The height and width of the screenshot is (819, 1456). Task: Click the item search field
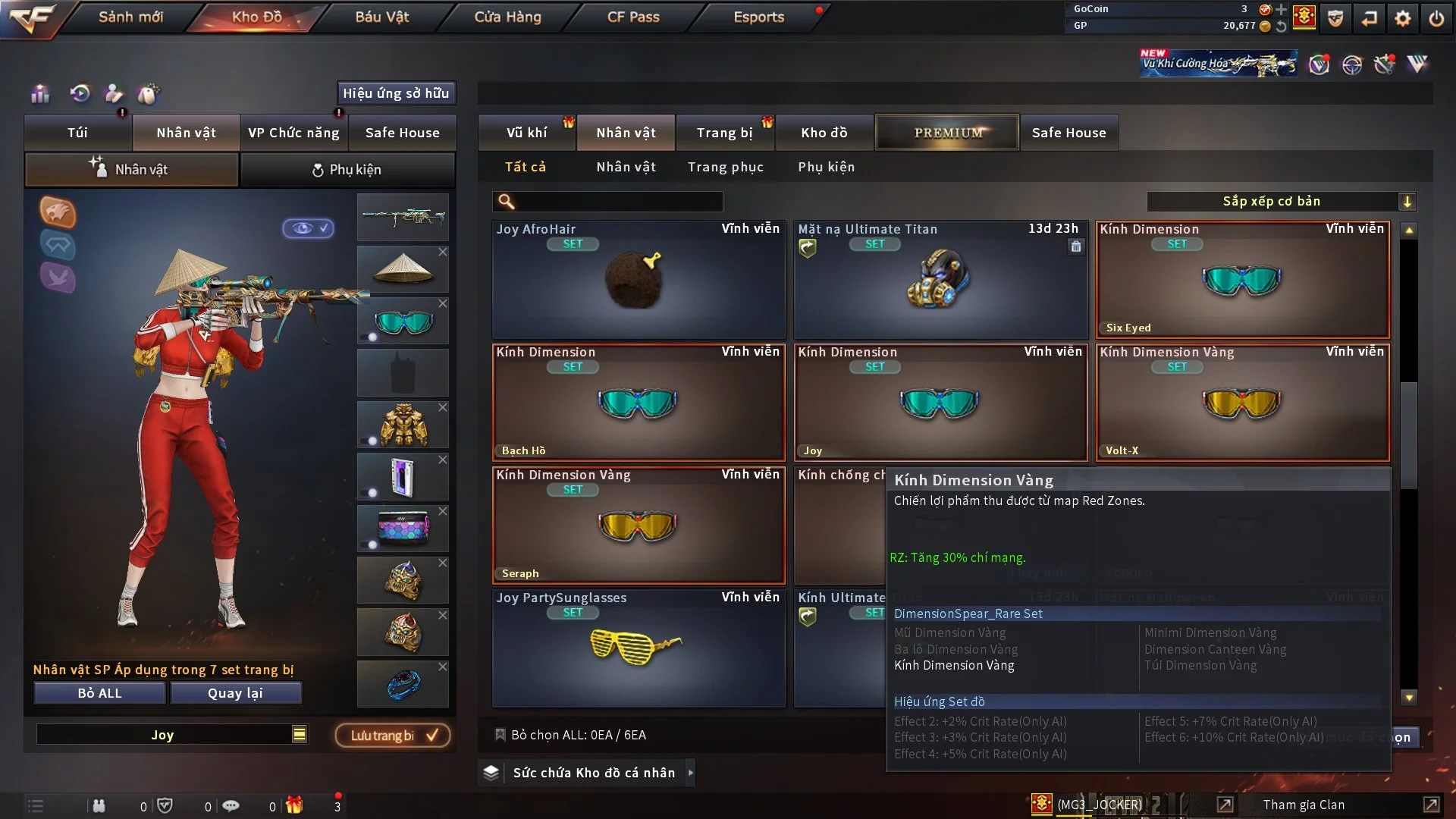618,202
